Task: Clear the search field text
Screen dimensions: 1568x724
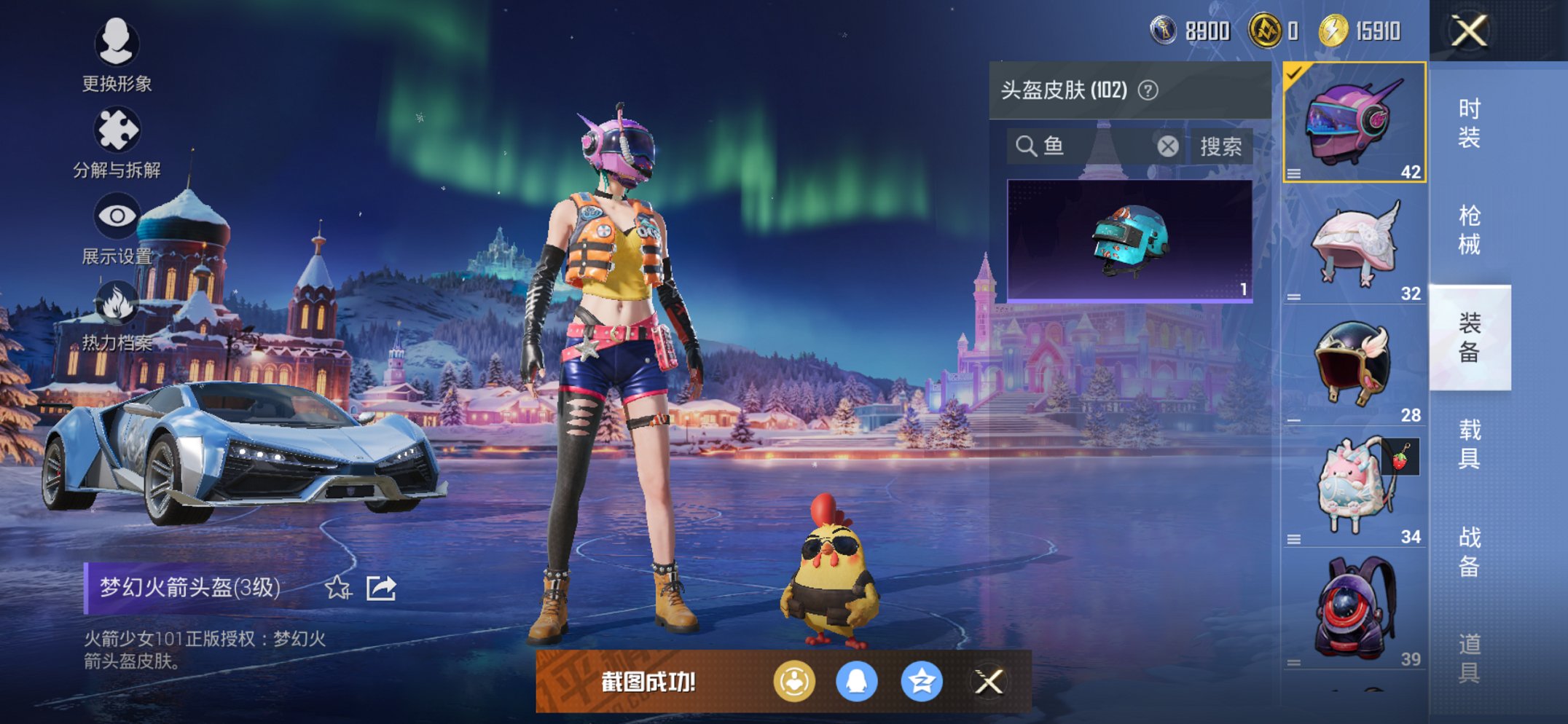Action: click(1168, 146)
